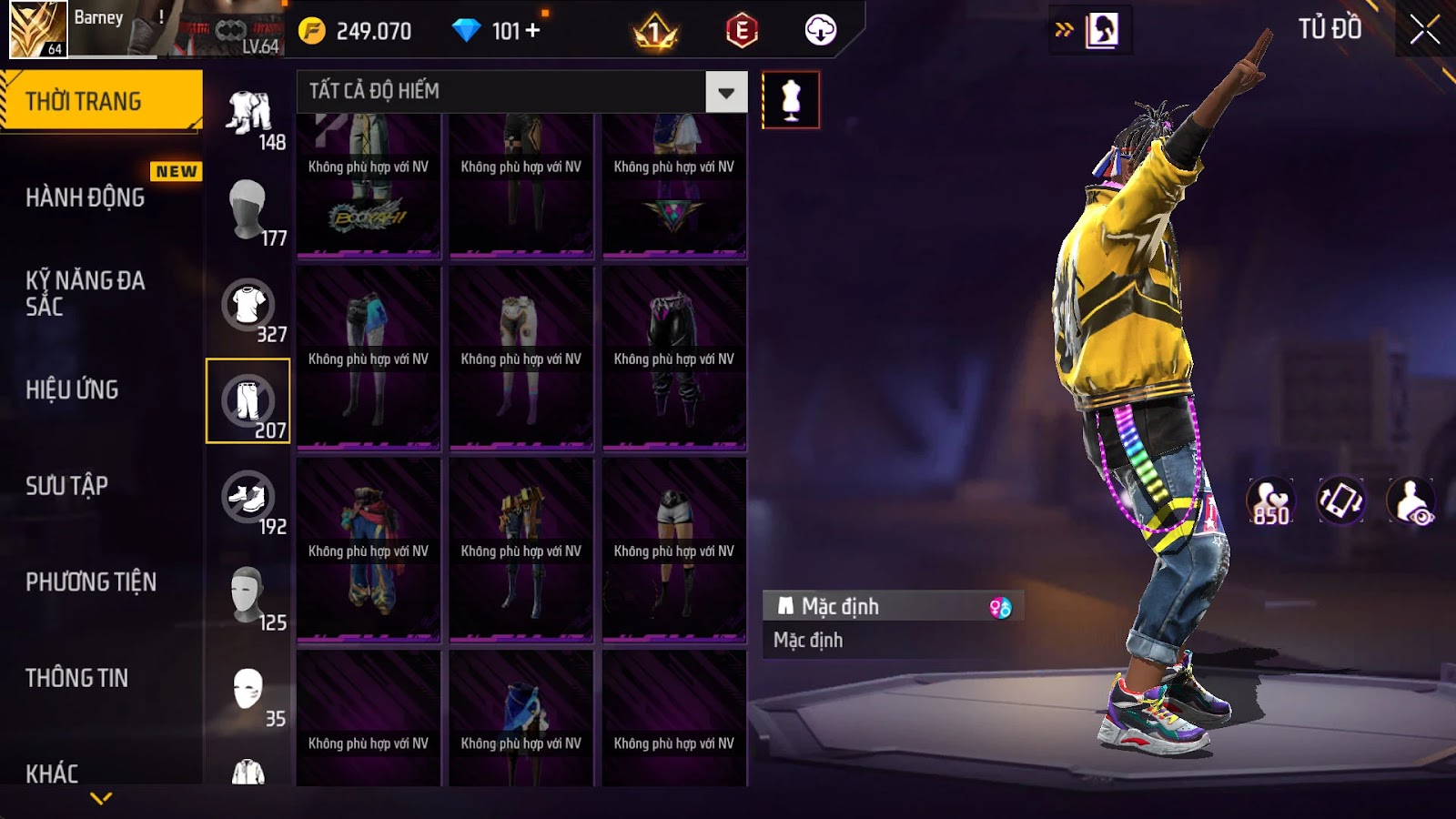The image size is (1456, 819).
Task: Switch to the Hành Động tab
Action: (x=86, y=197)
